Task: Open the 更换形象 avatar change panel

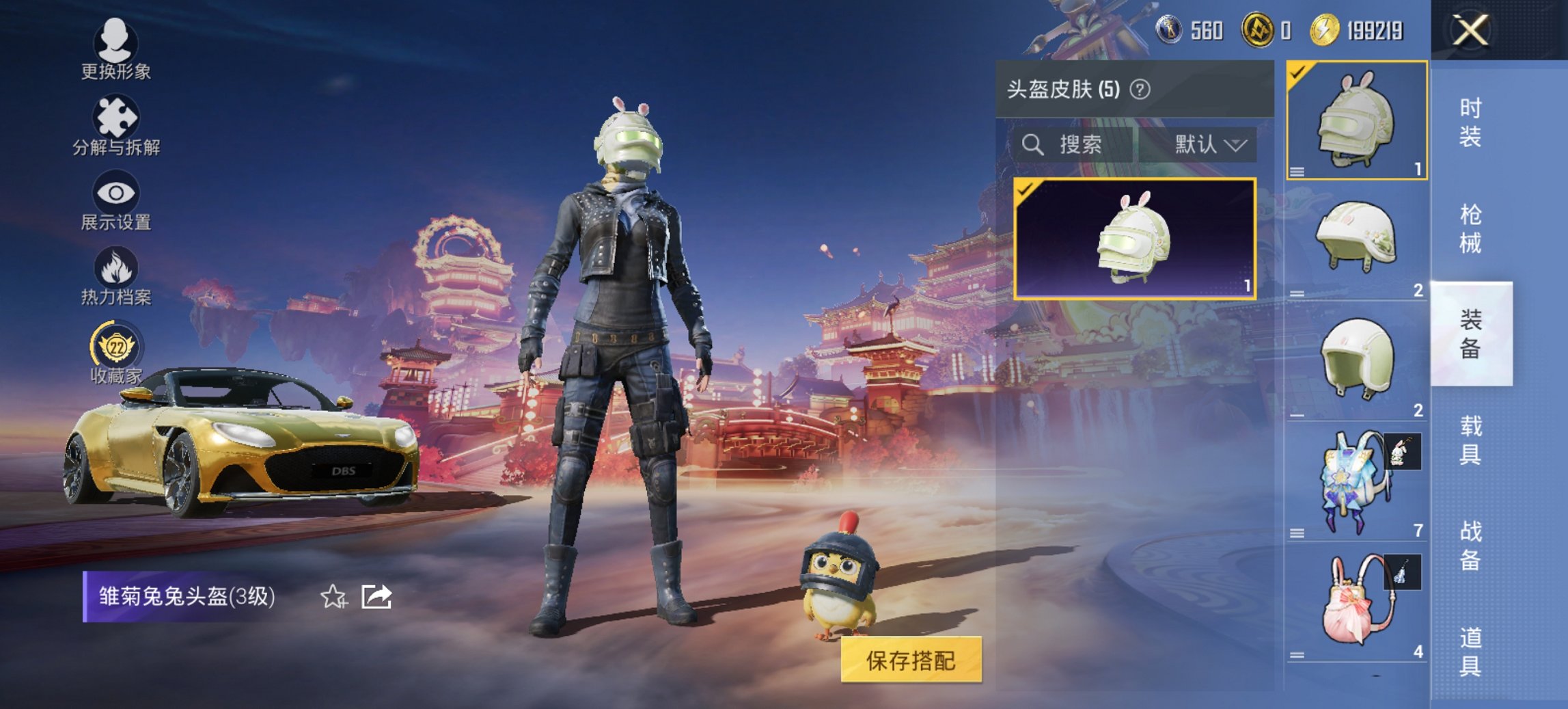Action: [x=116, y=51]
